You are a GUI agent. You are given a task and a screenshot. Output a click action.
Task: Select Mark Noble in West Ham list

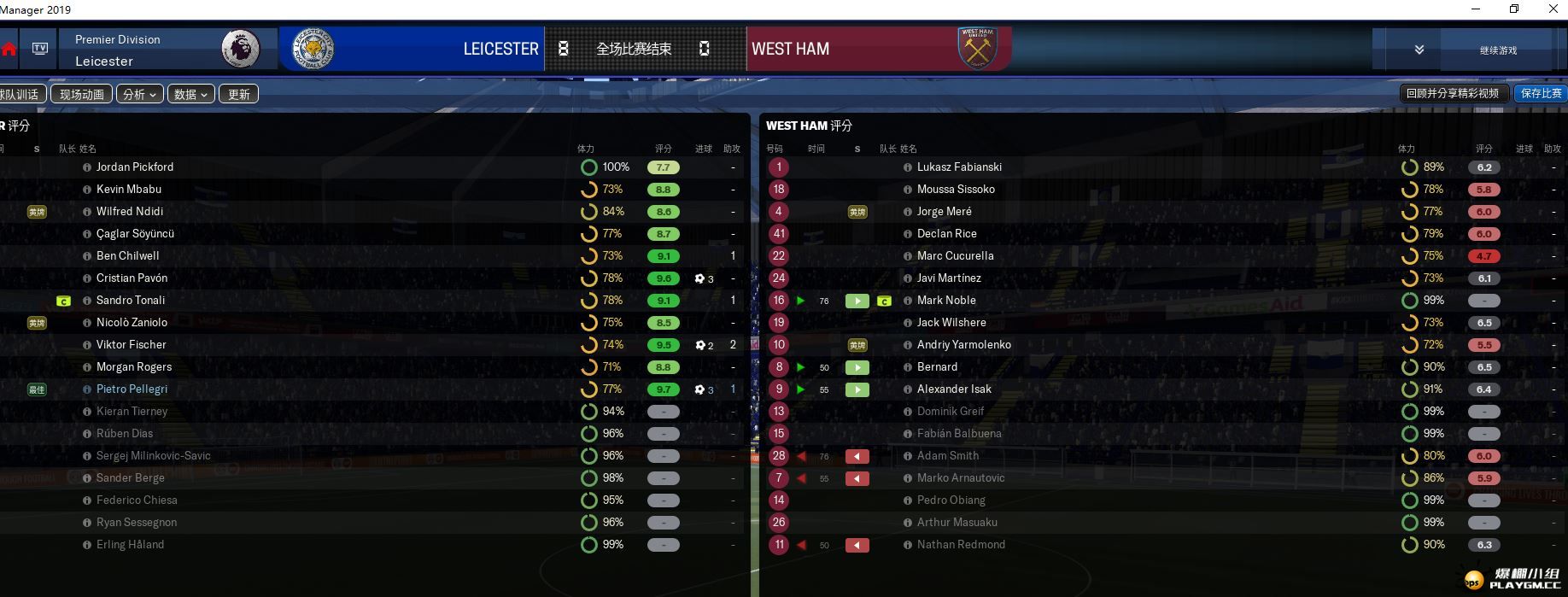tap(945, 300)
